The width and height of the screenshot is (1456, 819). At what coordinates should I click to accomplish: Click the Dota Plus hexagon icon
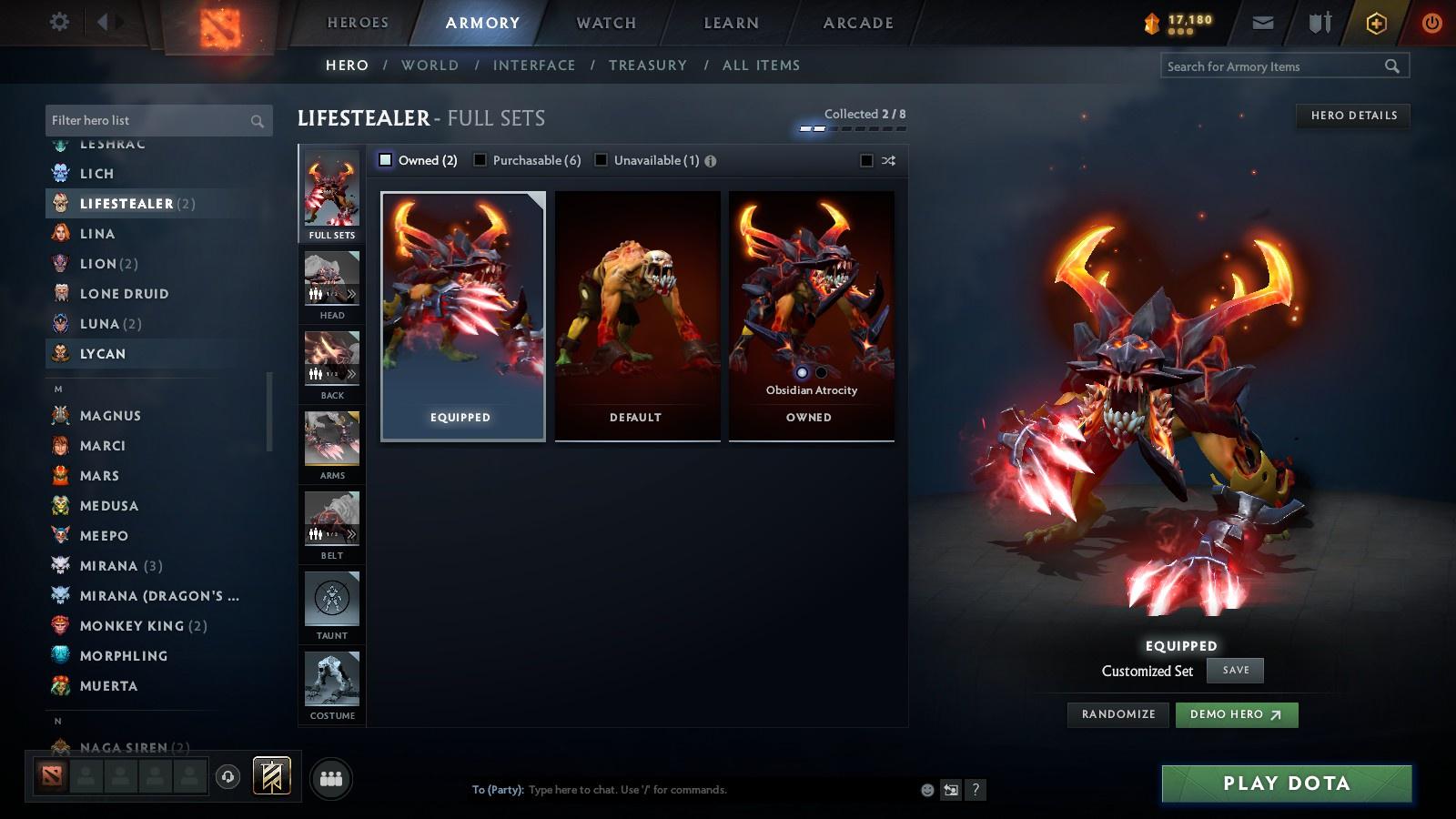1377,22
